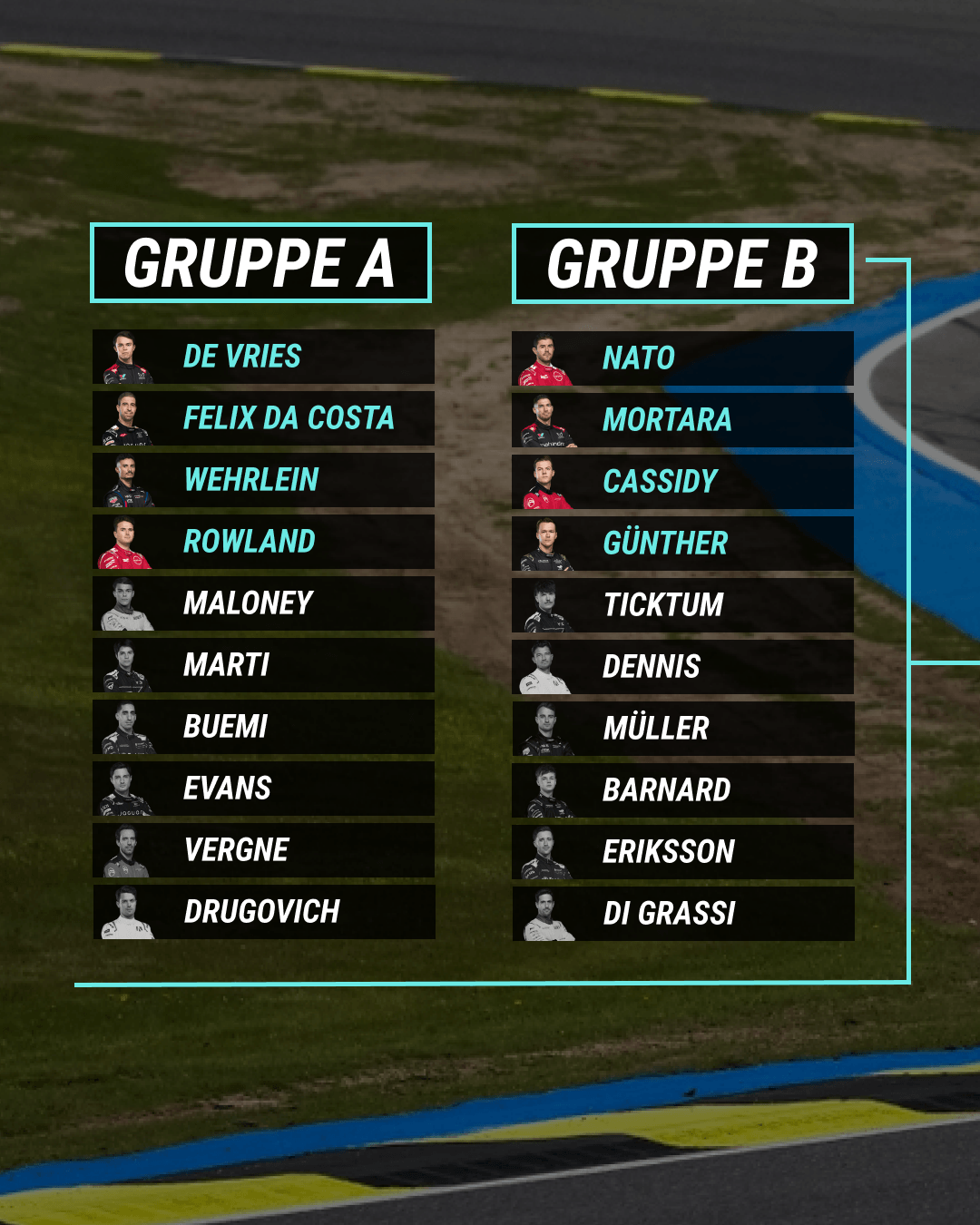Select the Gruppe B header
980x1225 pixels.
[682, 264]
